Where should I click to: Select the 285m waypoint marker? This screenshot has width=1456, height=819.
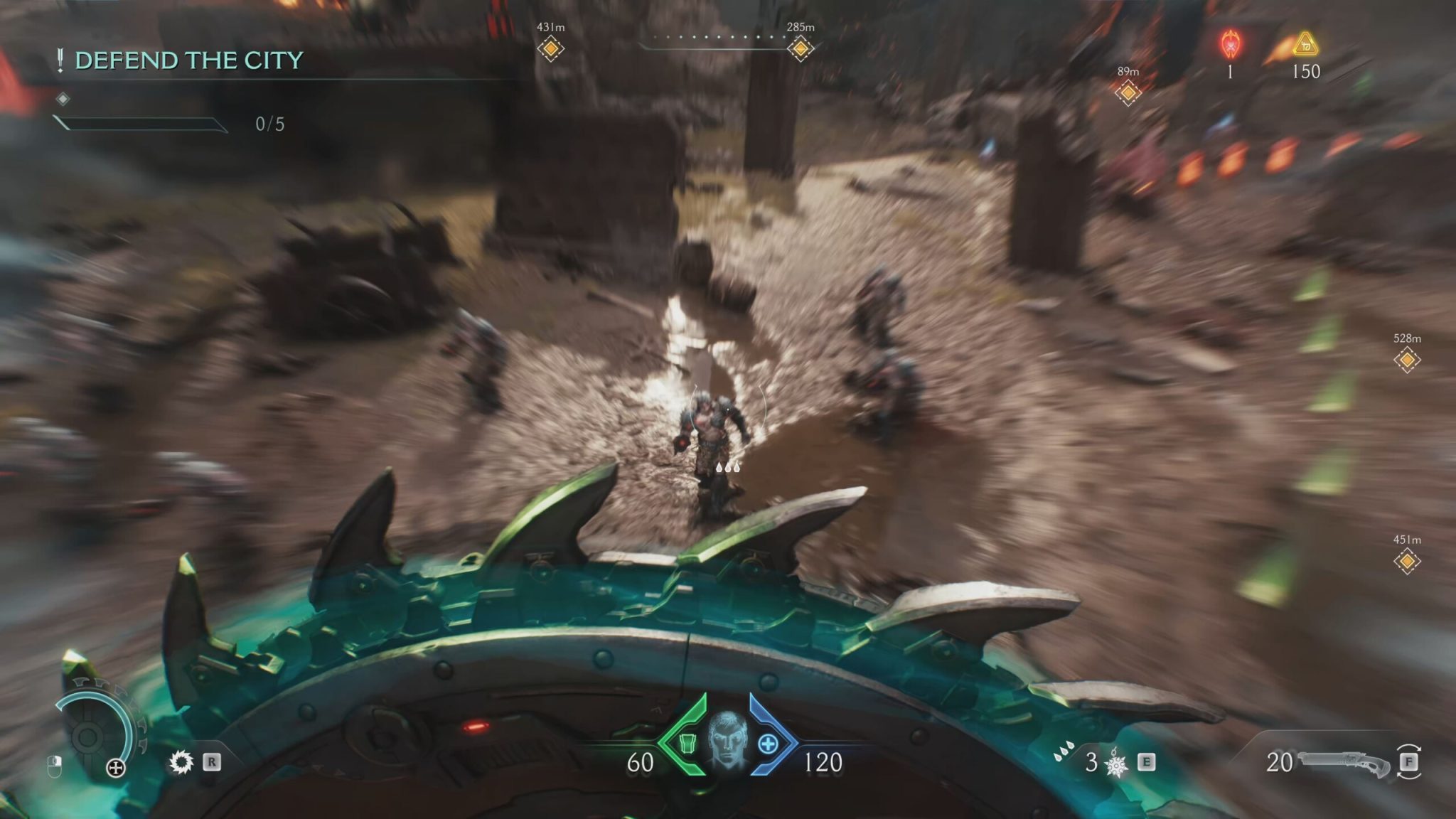(x=801, y=49)
